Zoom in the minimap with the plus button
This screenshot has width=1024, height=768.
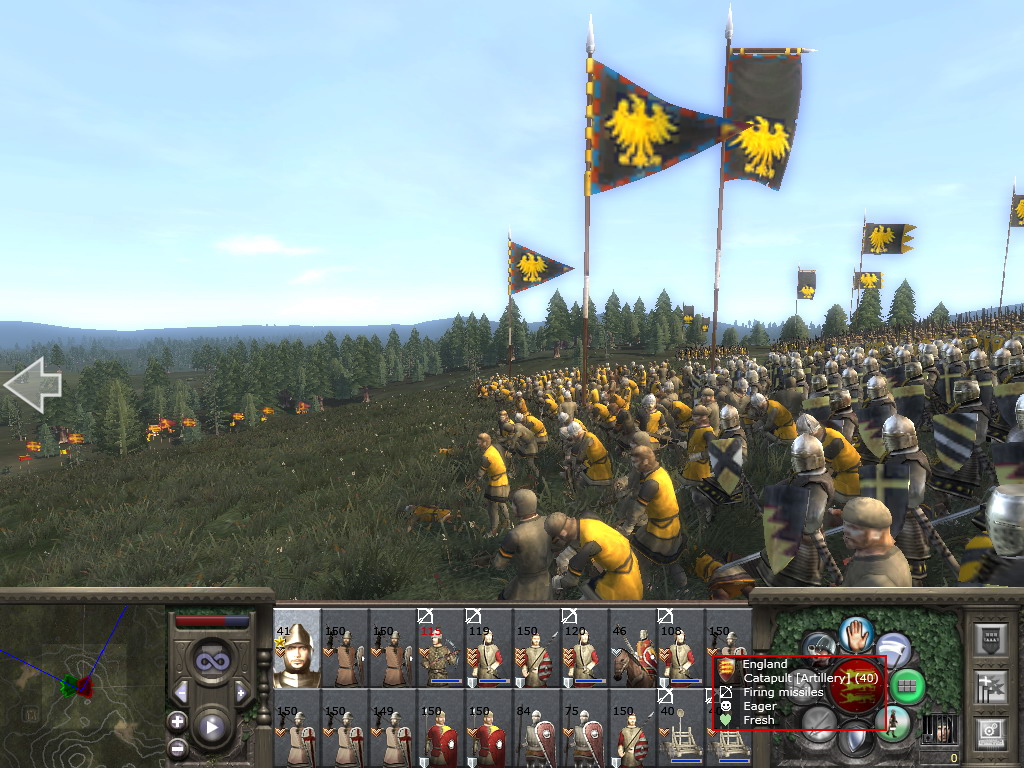(x=177, y=721)
